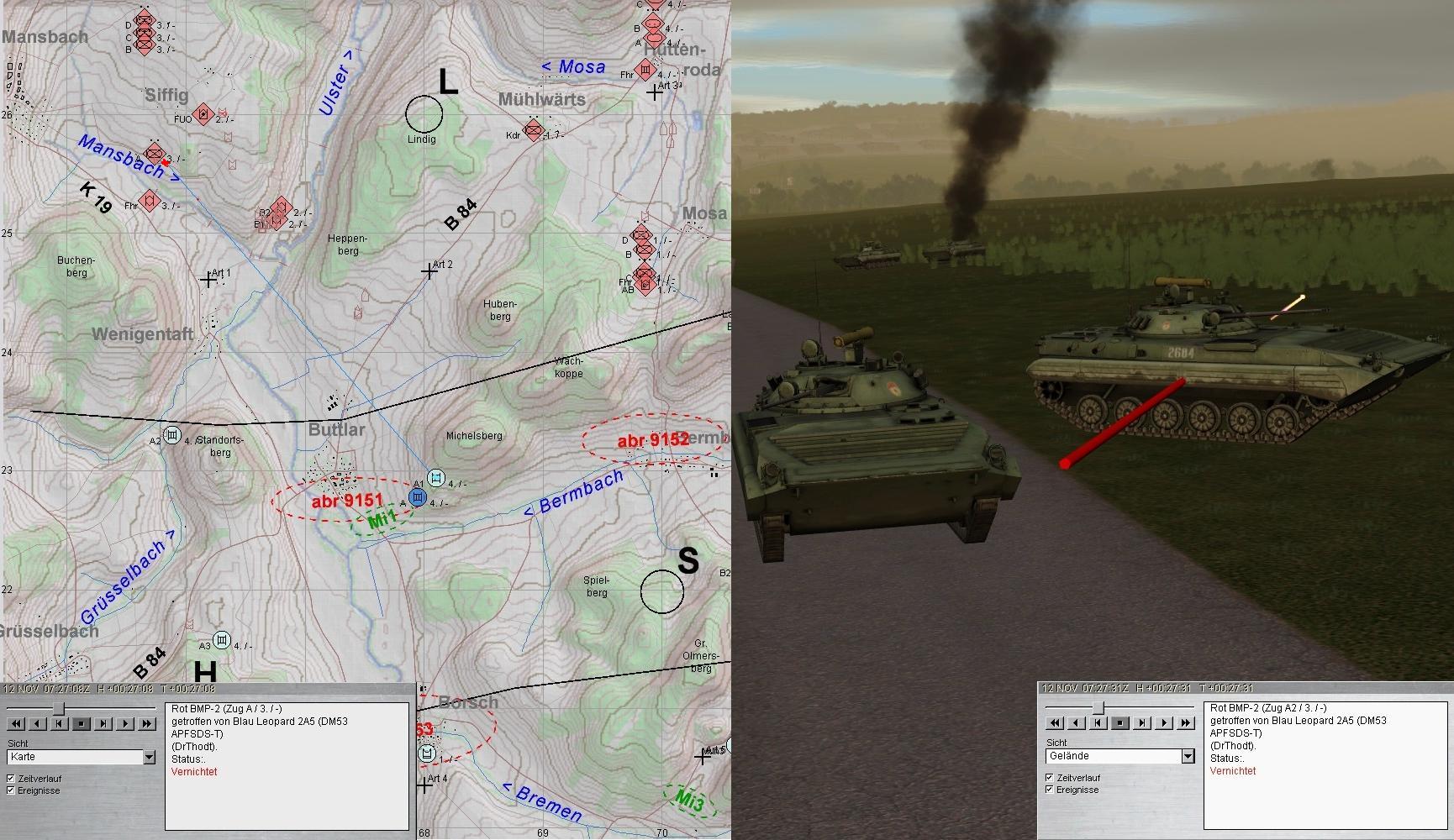Fast-forward the Karte panel replay
The width and height of the screenshot is (1454, 840).
[147, 723]
